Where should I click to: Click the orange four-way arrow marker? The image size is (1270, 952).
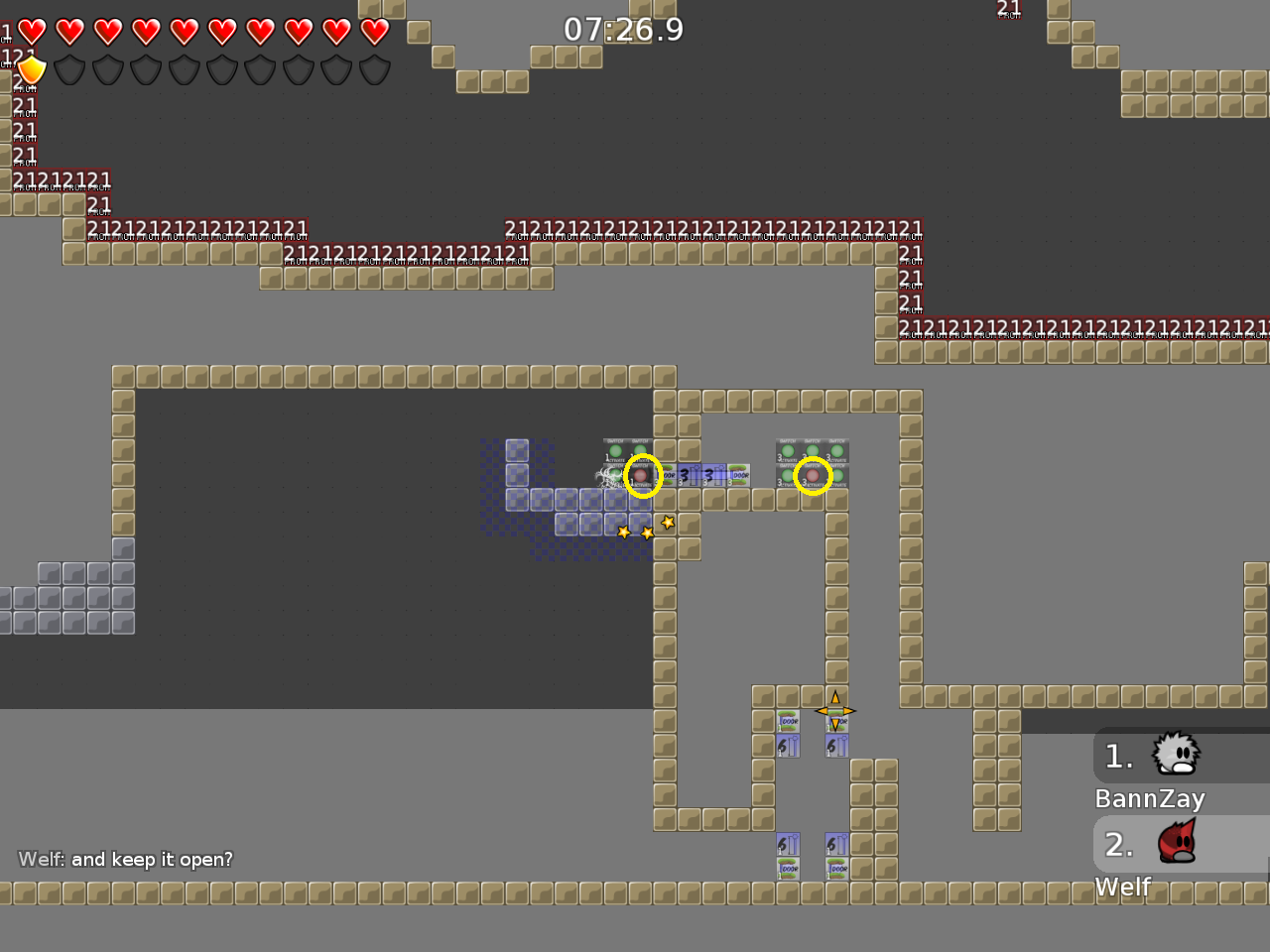tap(835, 710)
